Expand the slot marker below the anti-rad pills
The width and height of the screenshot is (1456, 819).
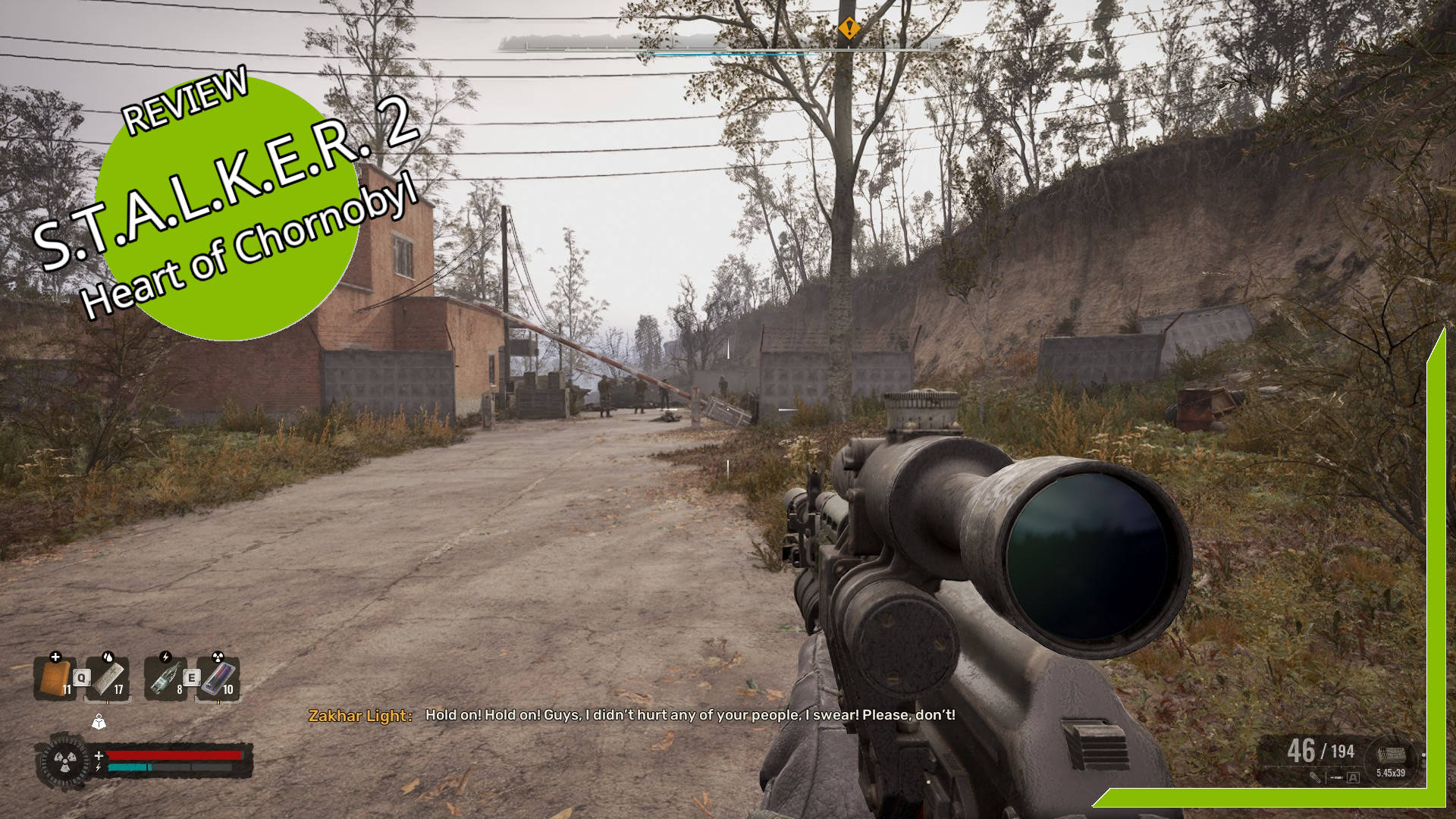click(x=218, y=700)
